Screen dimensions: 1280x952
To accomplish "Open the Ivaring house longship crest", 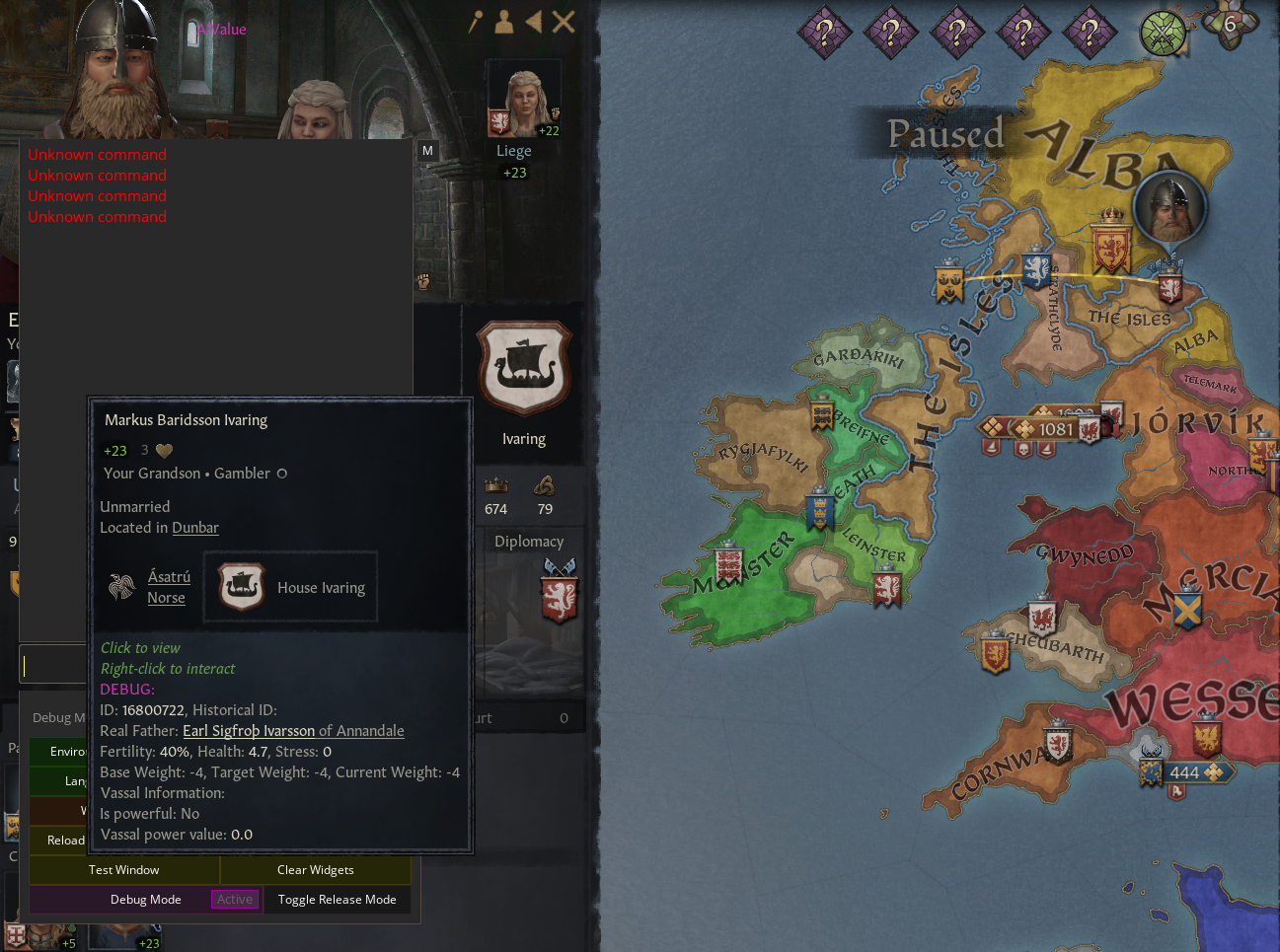I will click(524, 368).
